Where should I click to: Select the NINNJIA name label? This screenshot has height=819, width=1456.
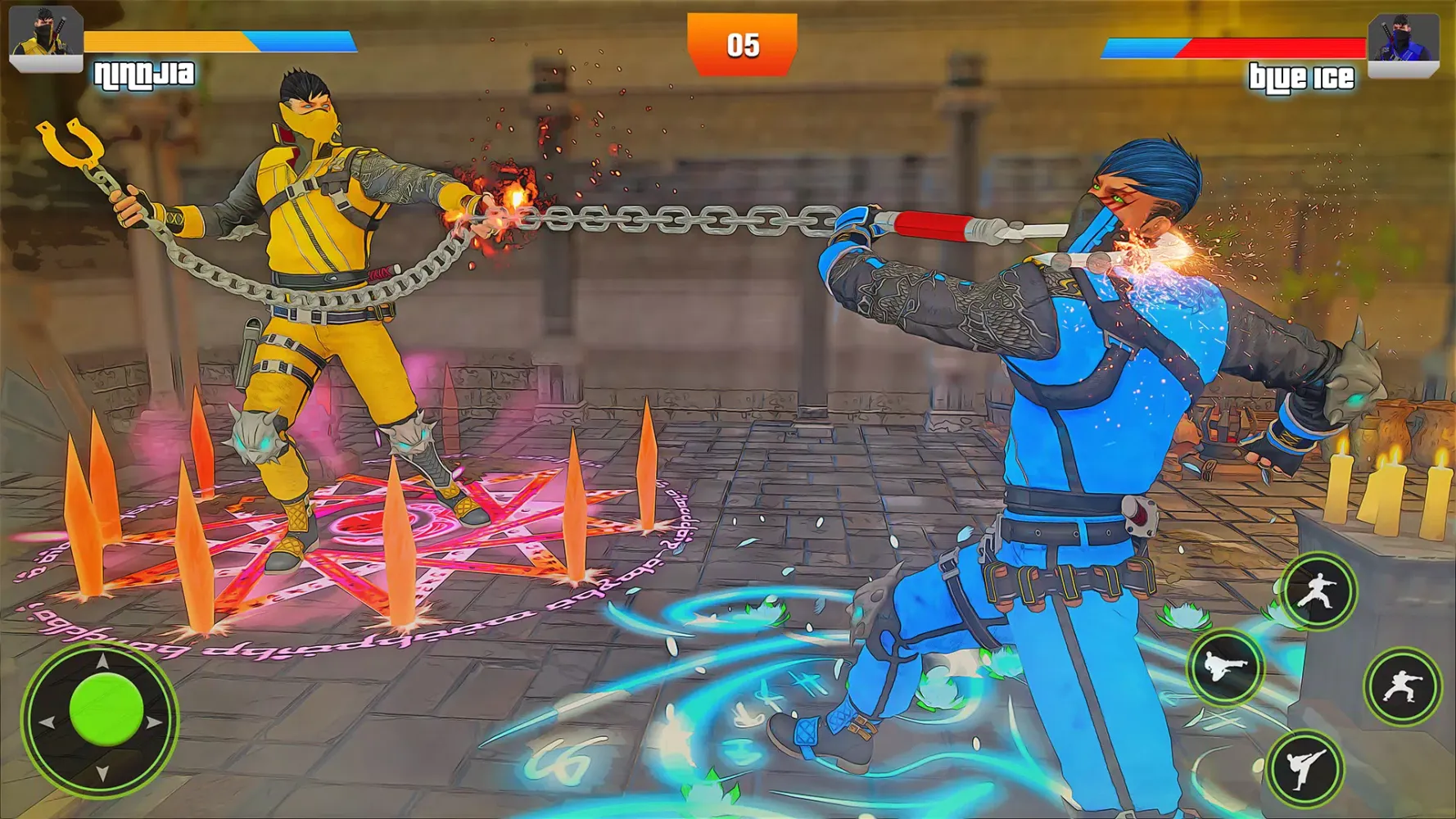pos(146,75)
